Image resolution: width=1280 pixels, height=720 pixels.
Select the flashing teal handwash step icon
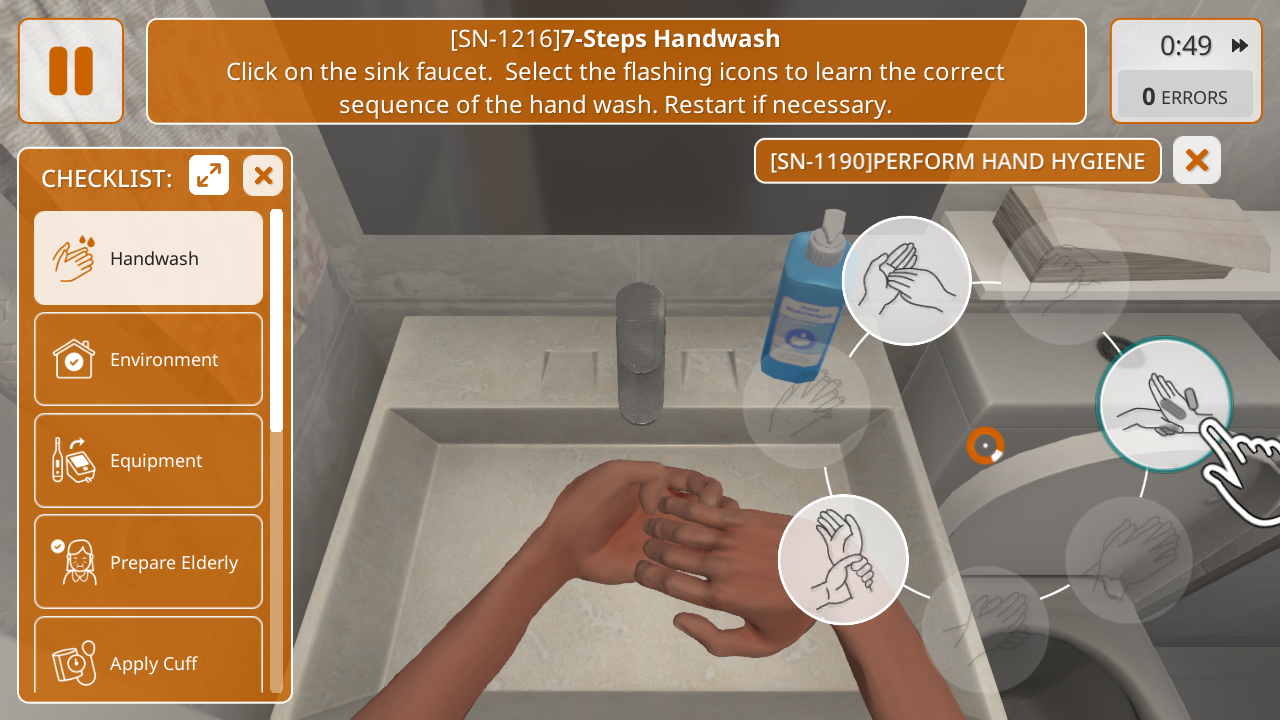[x=1164, y=405]
